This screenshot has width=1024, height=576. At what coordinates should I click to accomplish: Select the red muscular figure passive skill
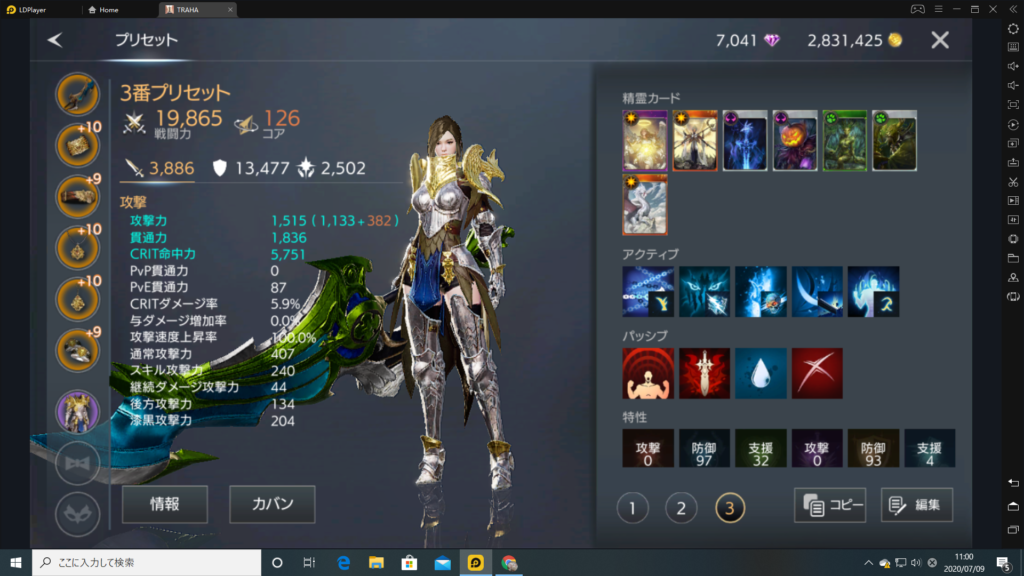[648, 373]
